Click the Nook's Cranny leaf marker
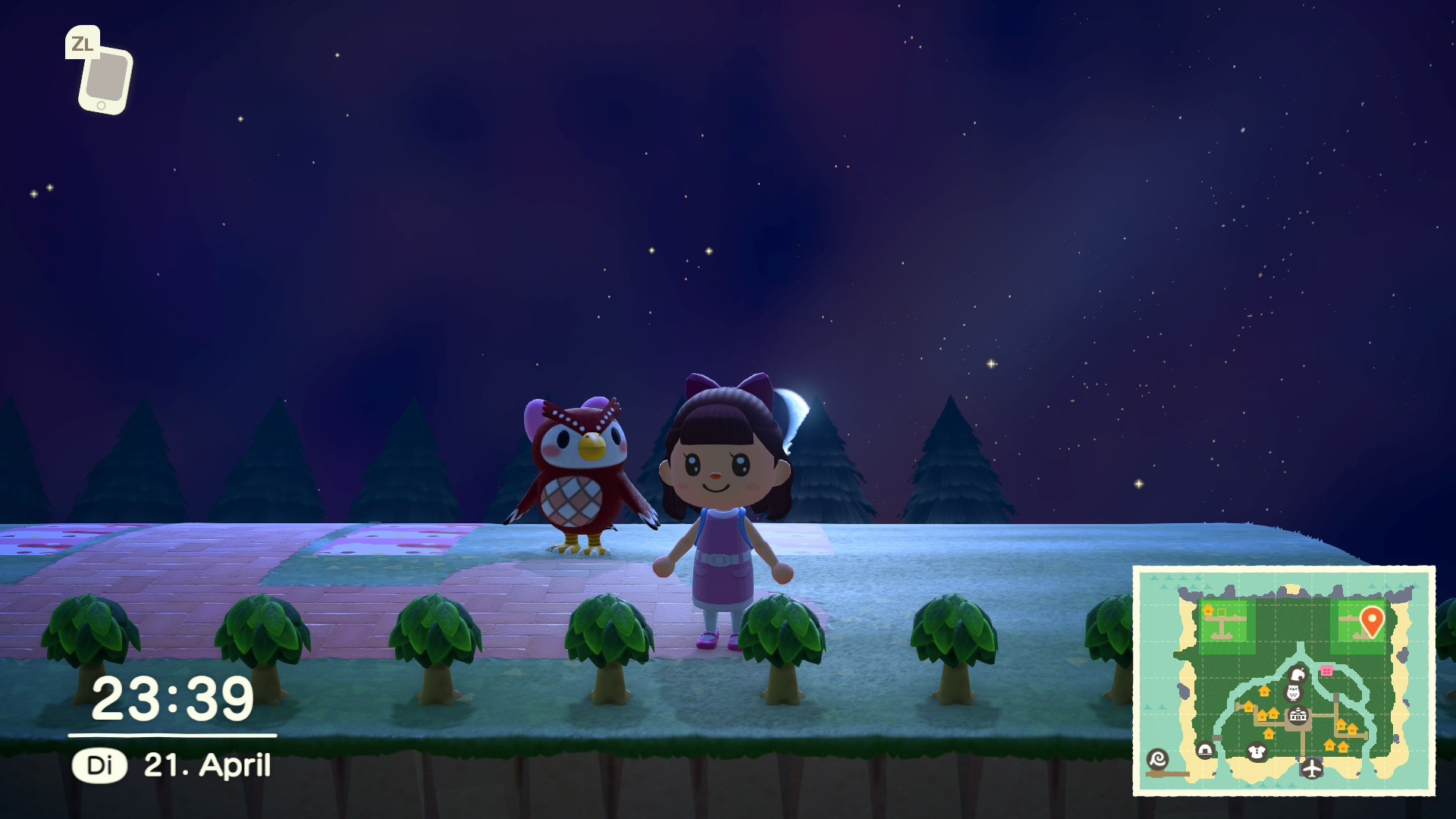This screenshot has height=819, width=1456. tap(1297, 674)
